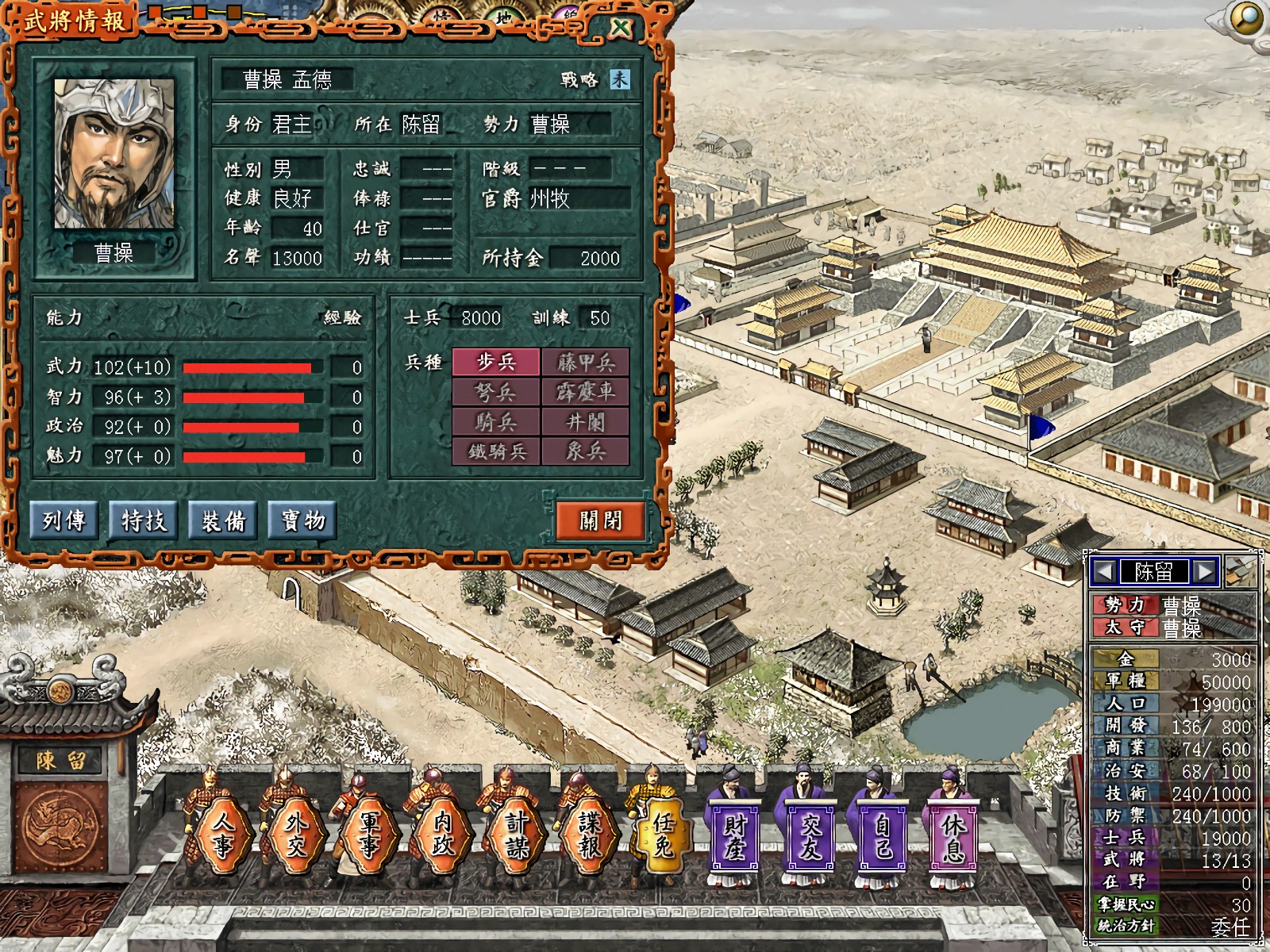Open the 裝備 equipment screen
The height and width of the screenshot is (952, 1270).
223,520
